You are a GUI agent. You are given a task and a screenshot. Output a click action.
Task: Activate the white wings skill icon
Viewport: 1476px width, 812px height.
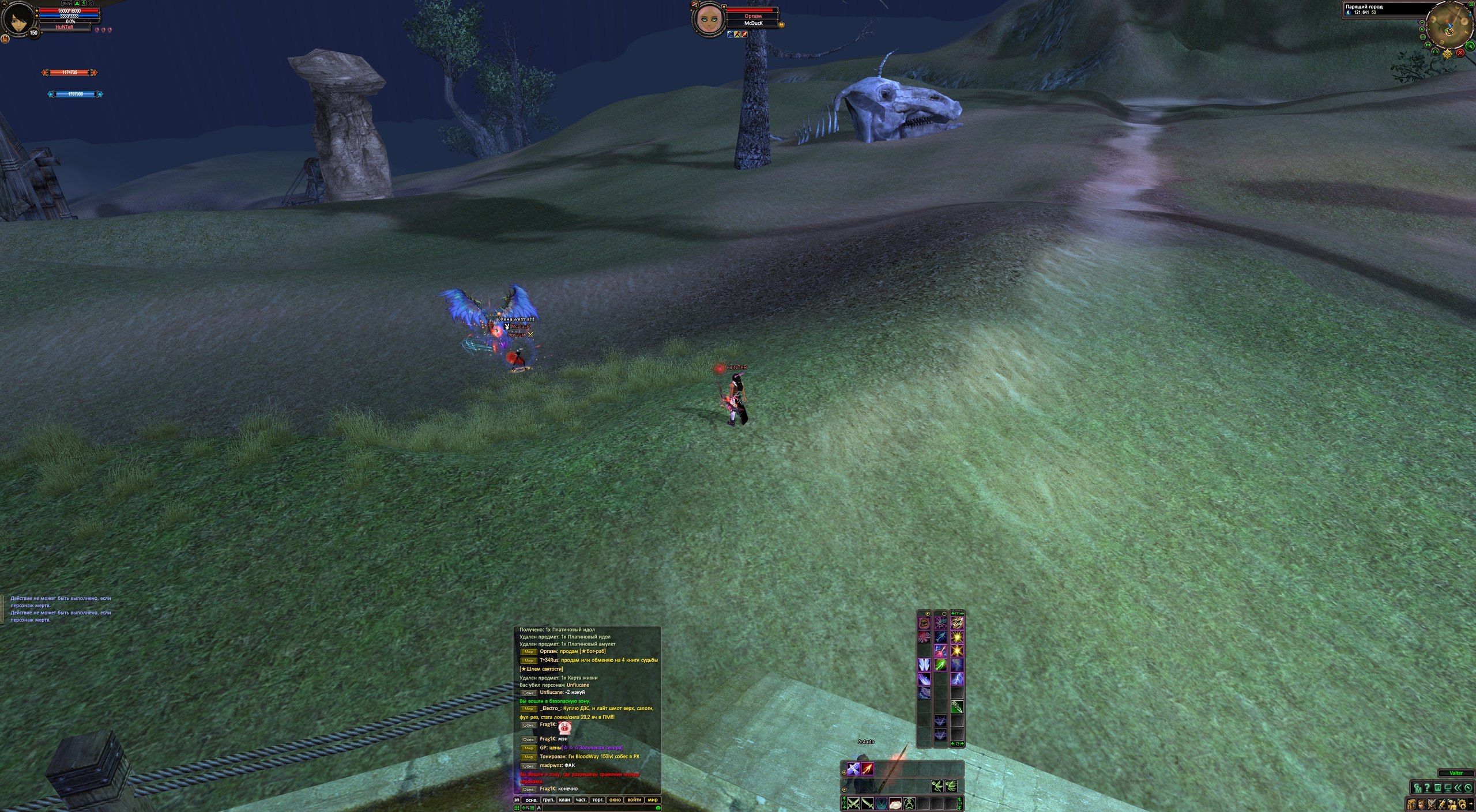point(924,665)
